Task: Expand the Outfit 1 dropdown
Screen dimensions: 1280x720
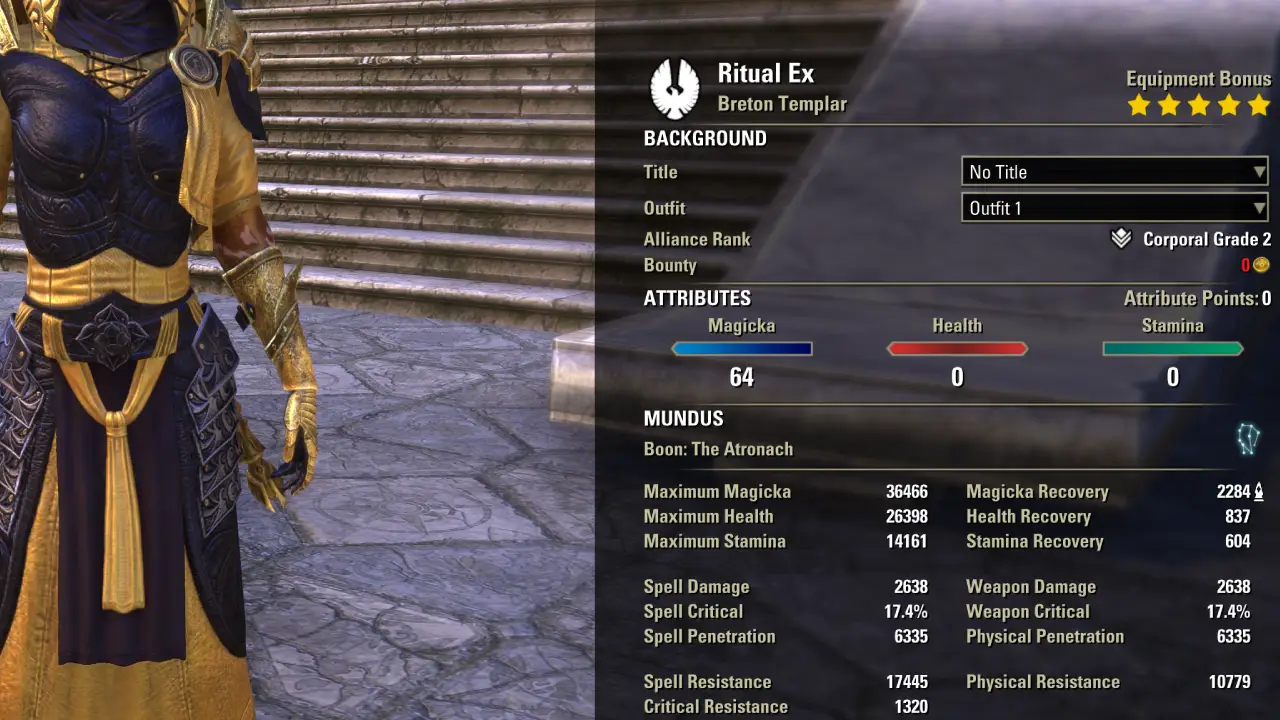Action: pyautogui.click(x=1114, y=208)
